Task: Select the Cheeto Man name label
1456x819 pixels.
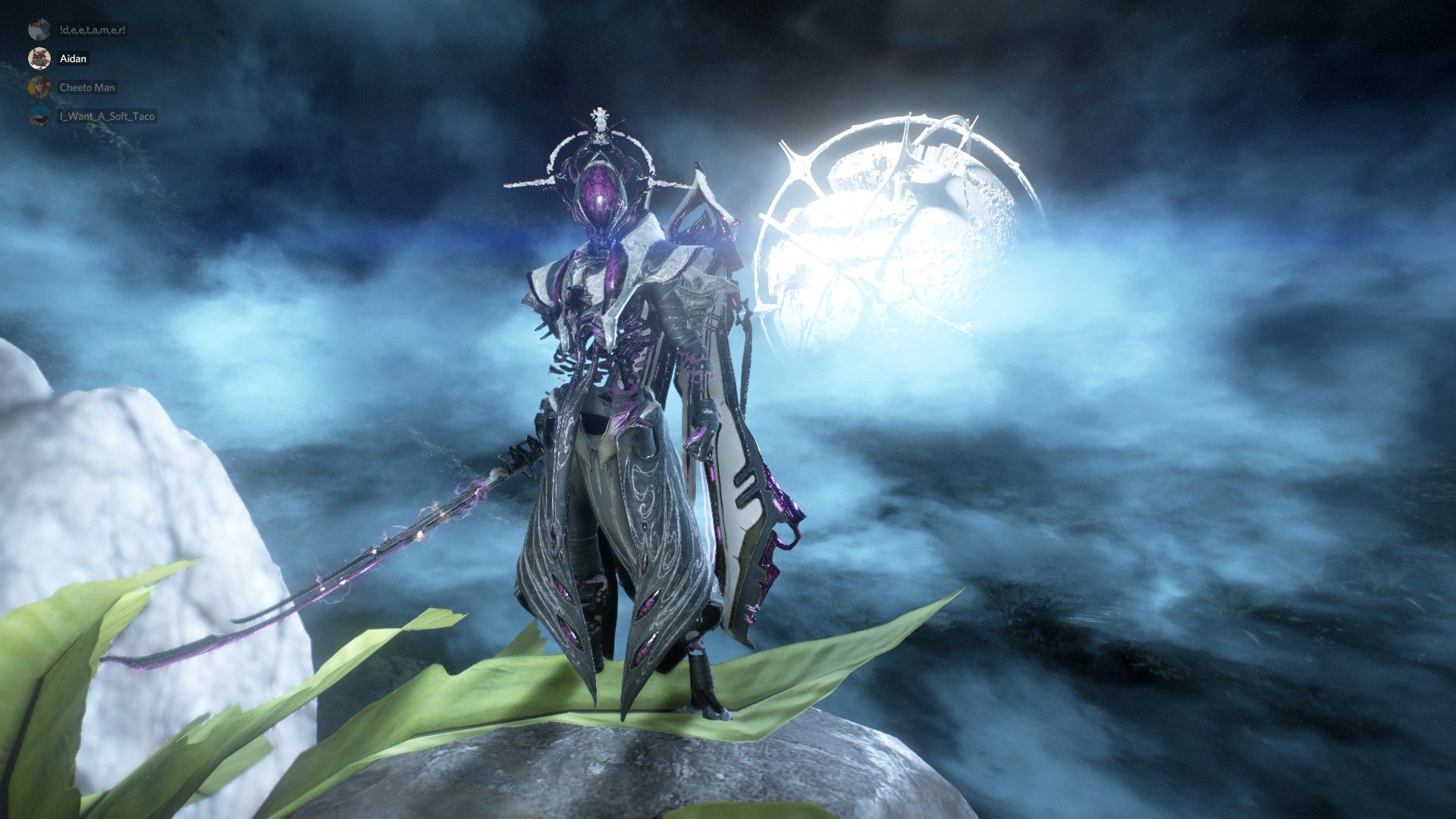Action: click(x=87, y=87)
